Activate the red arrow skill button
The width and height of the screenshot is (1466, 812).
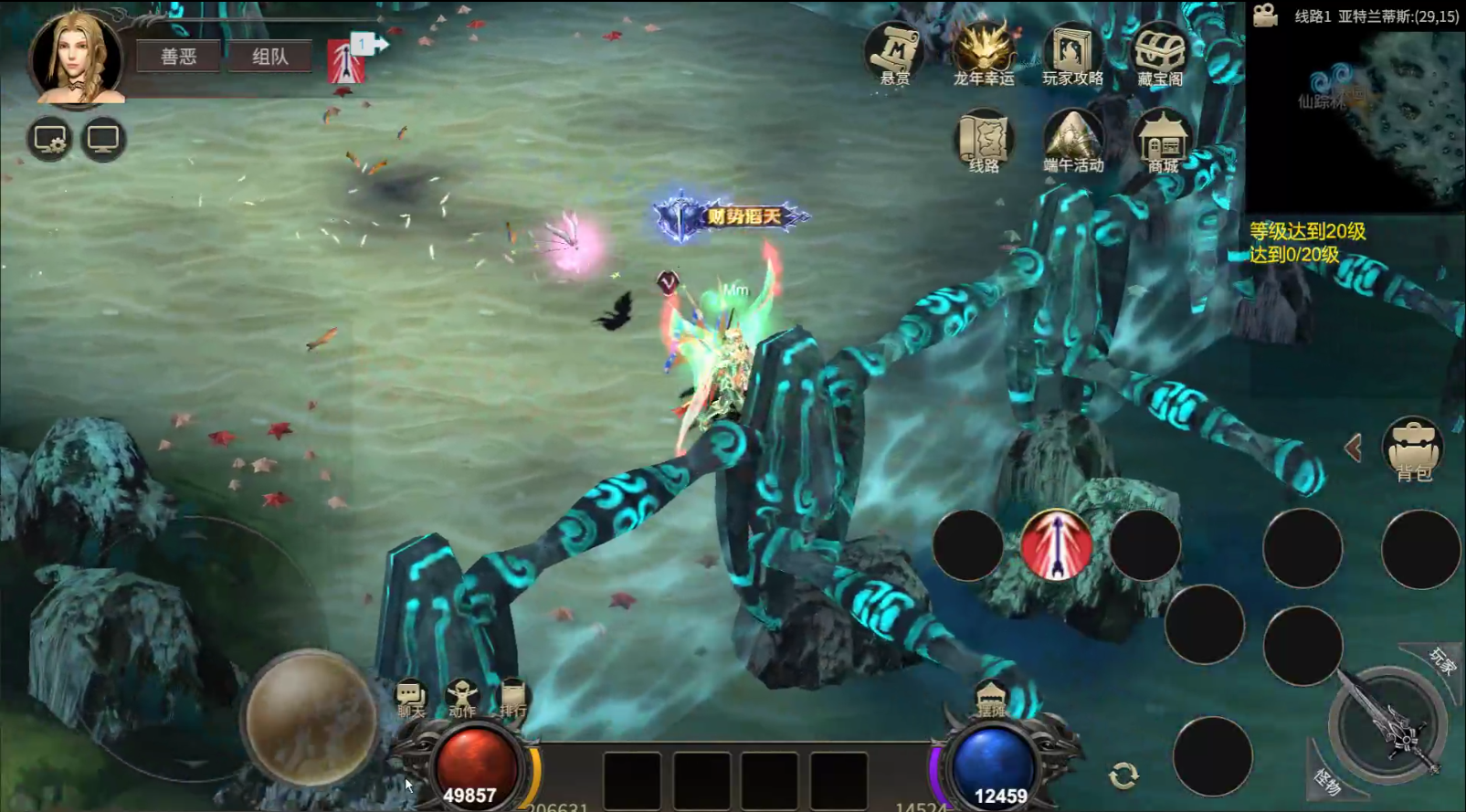(1056, 545)
